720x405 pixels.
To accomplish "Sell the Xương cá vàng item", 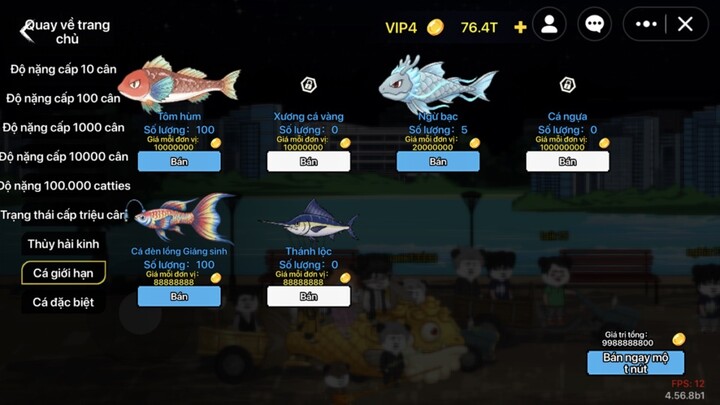I will [308, 161].
